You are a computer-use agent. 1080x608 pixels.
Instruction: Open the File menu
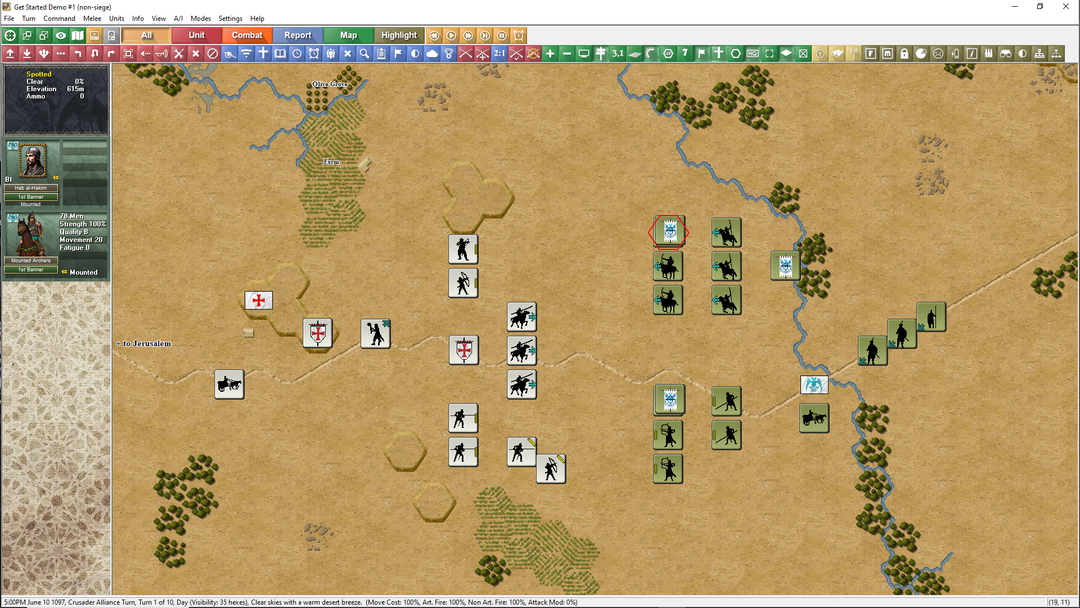pyautogui.click(x=9, y=18)
